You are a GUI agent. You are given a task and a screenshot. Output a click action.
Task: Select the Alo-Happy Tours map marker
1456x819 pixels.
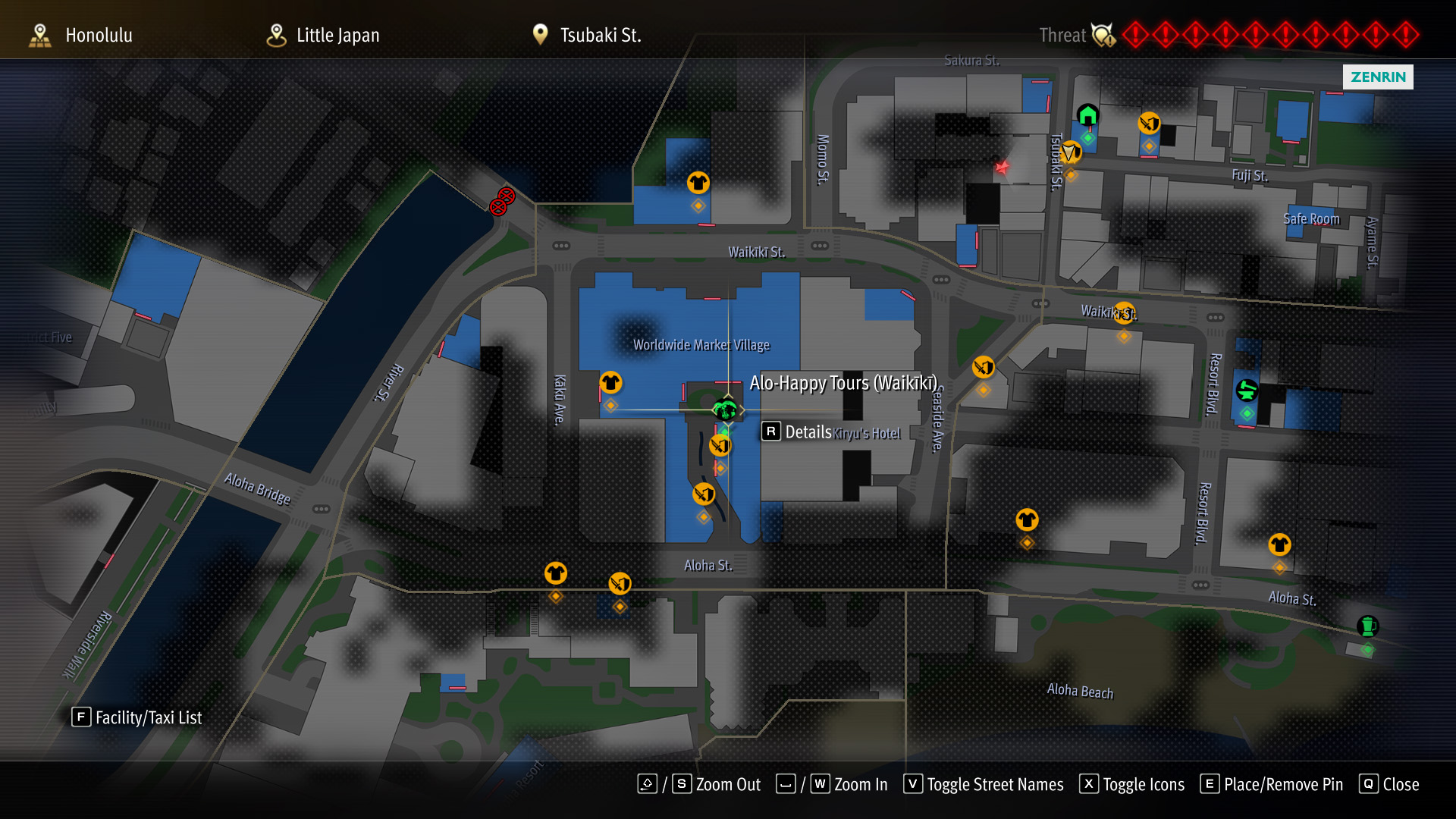(x=725, y=410)
